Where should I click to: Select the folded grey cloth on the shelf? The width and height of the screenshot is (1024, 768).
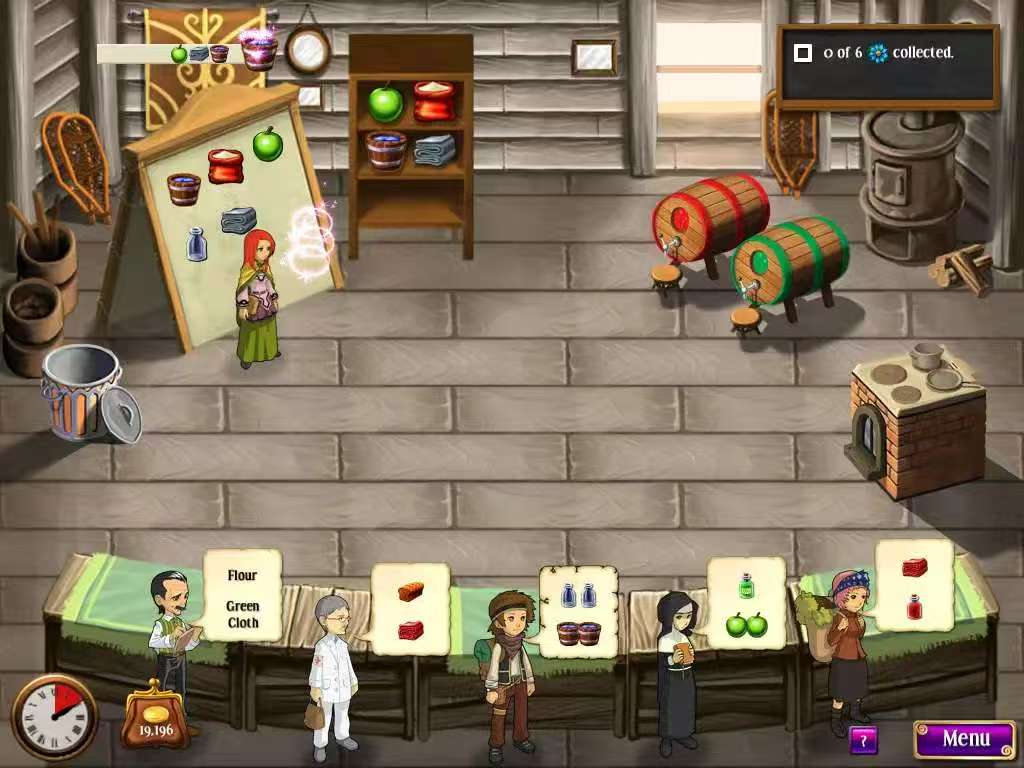tap(434, 150)
